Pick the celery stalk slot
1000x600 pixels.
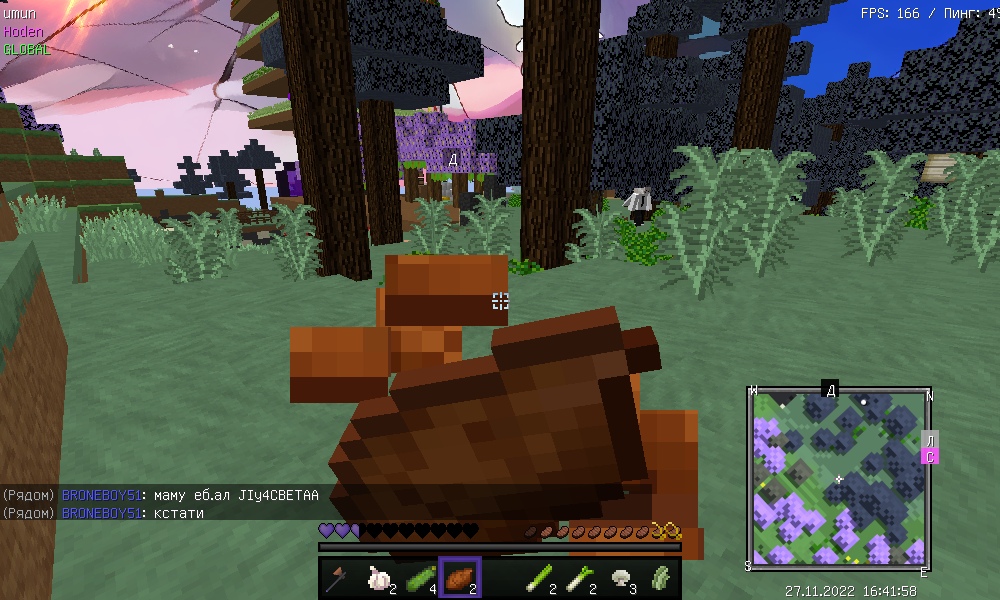point(540,577)
